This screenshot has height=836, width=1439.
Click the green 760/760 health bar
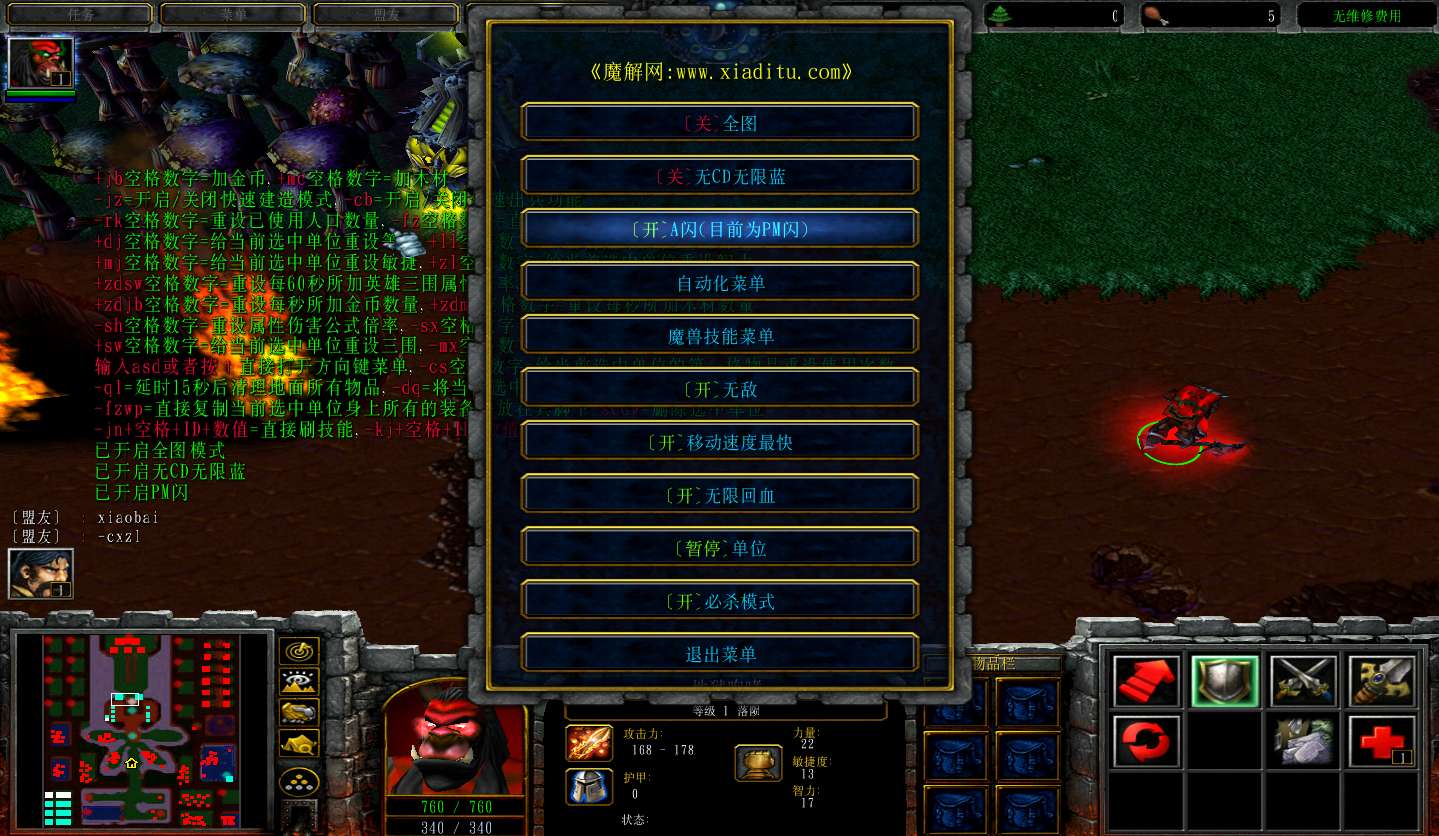coord(448,806)
